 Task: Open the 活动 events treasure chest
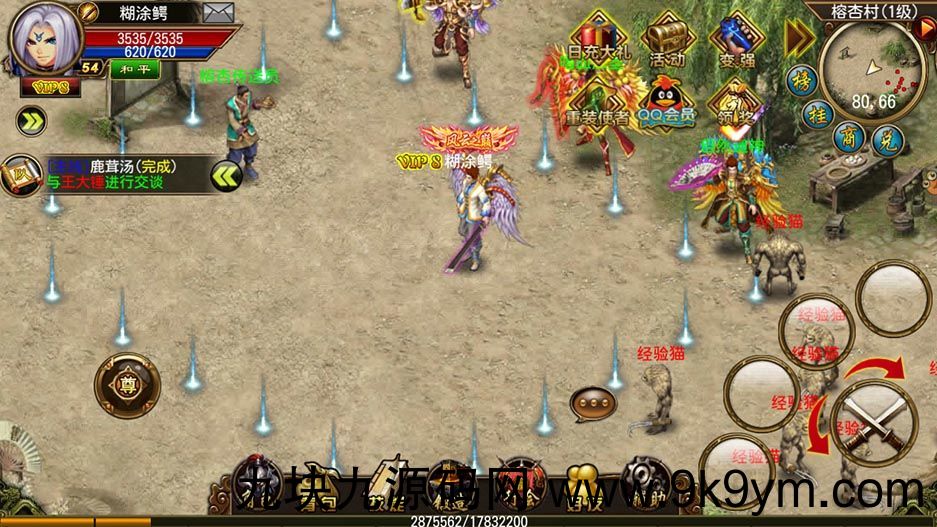coord(667,40)
